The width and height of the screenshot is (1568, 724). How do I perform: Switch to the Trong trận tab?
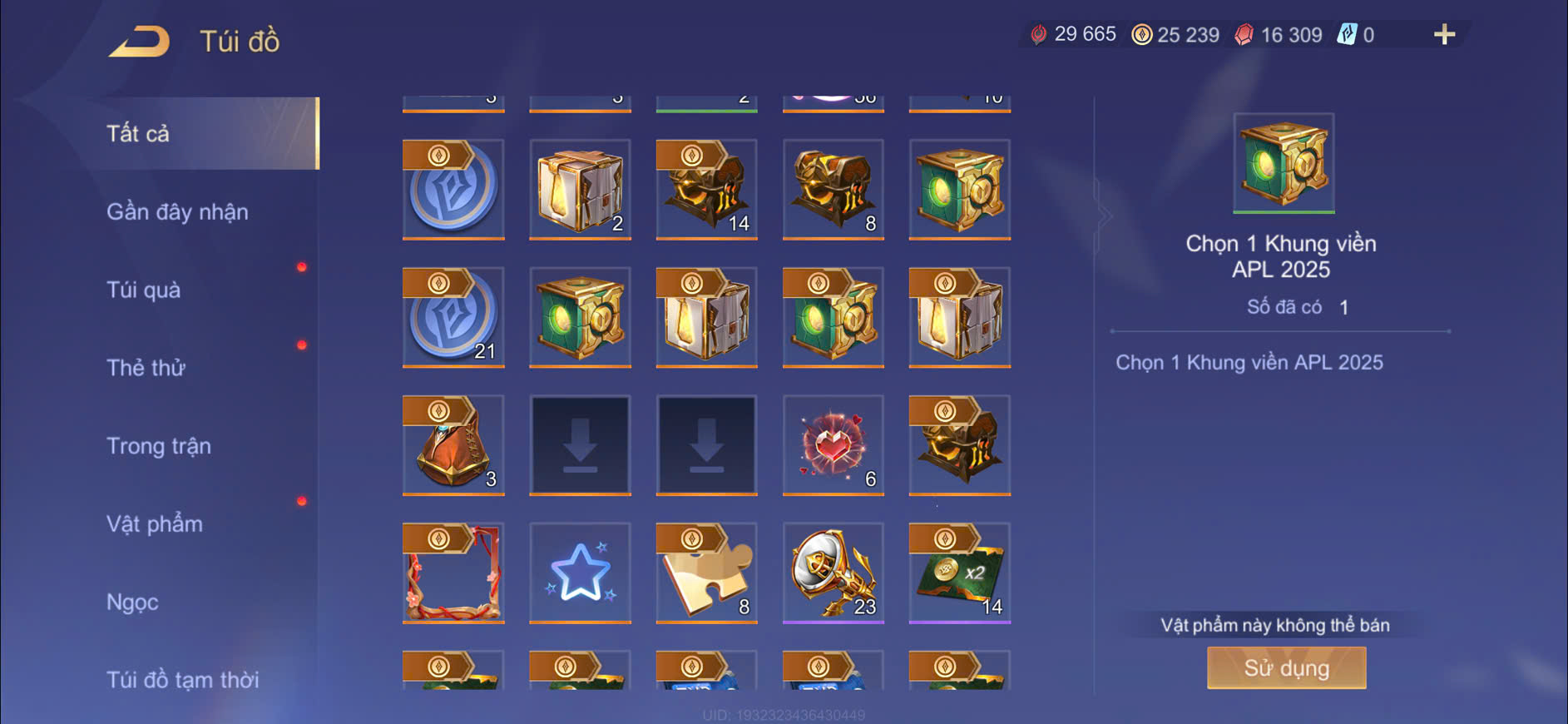click(158, 446)
